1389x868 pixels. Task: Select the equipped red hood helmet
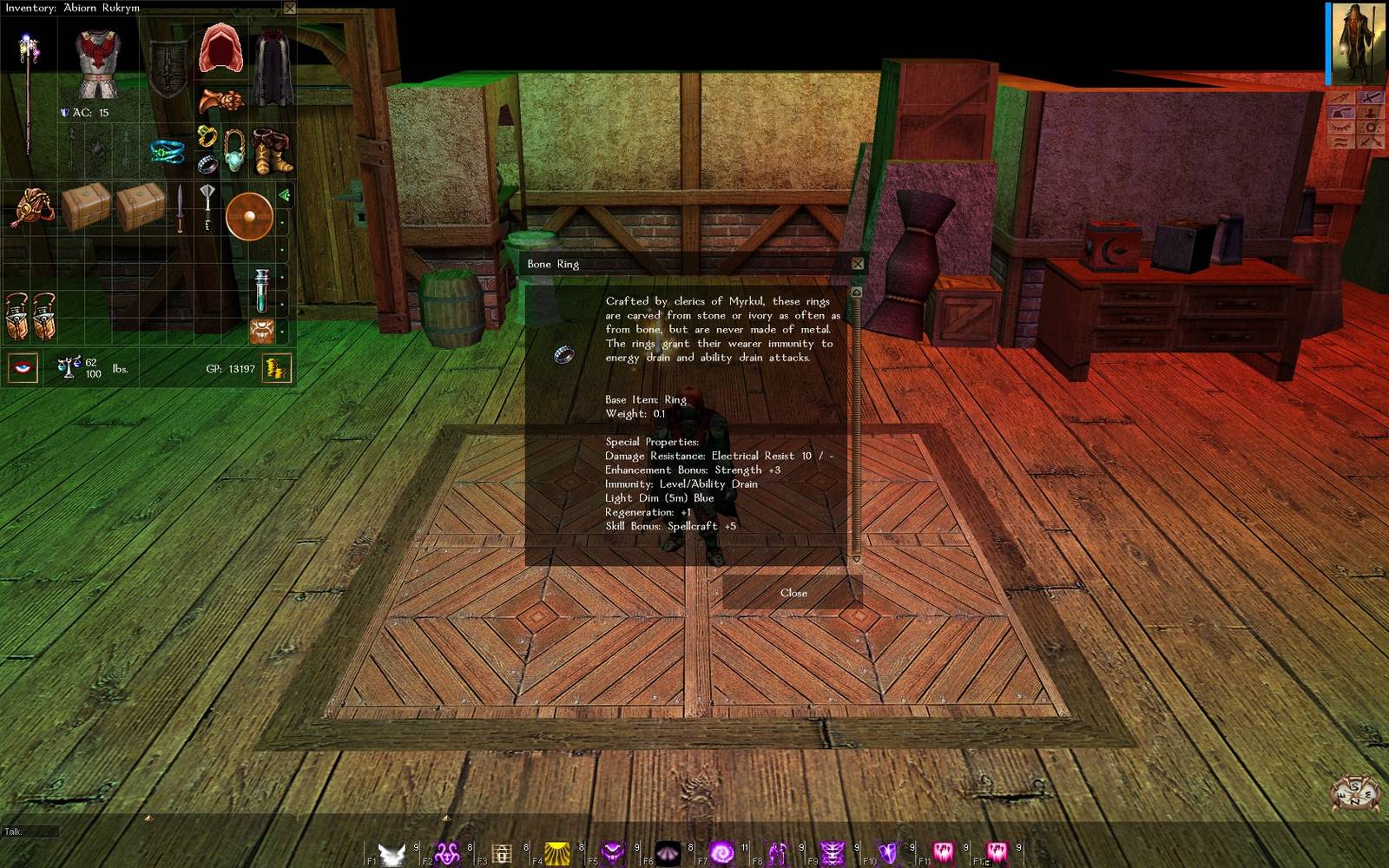(221, 50)
